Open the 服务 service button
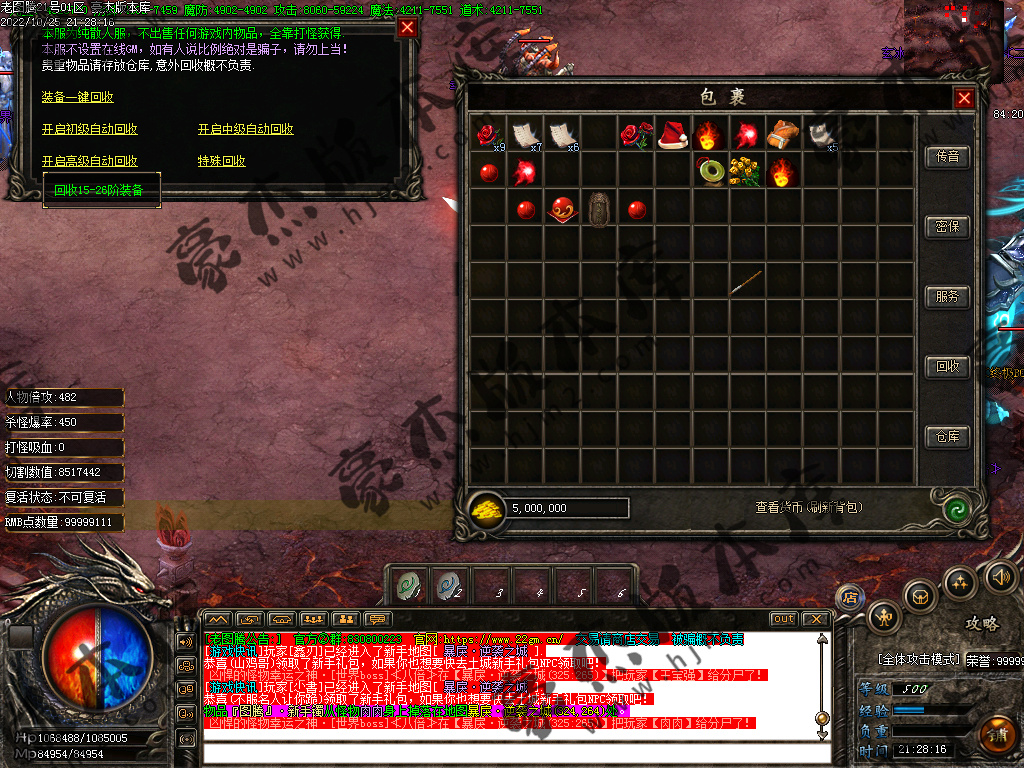Viewport: 1024px width, 768px height. [947, 297]
